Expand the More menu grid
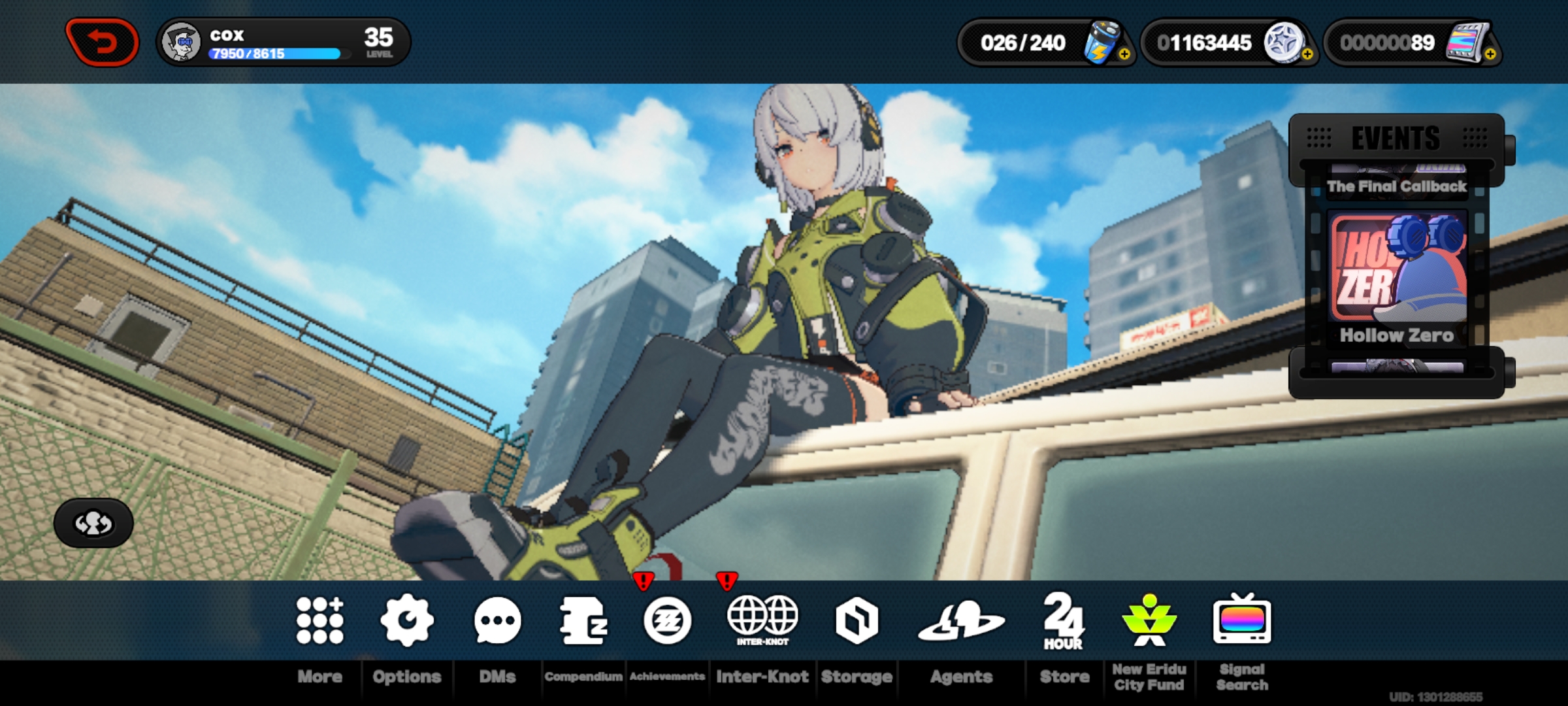 (319, 622)
